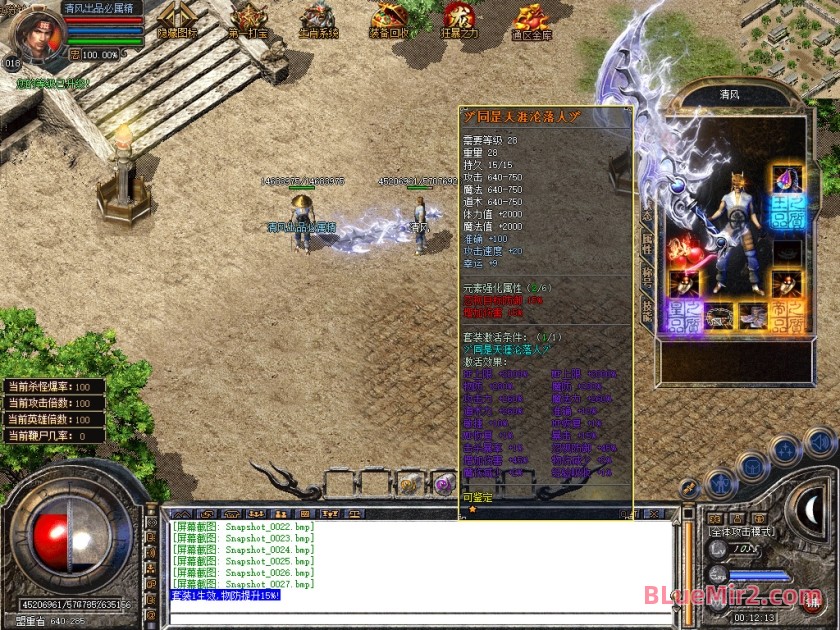Open the 装备回收 equipment recycling chest
Screen dimensions: 840x630
(x=389, y=19)
